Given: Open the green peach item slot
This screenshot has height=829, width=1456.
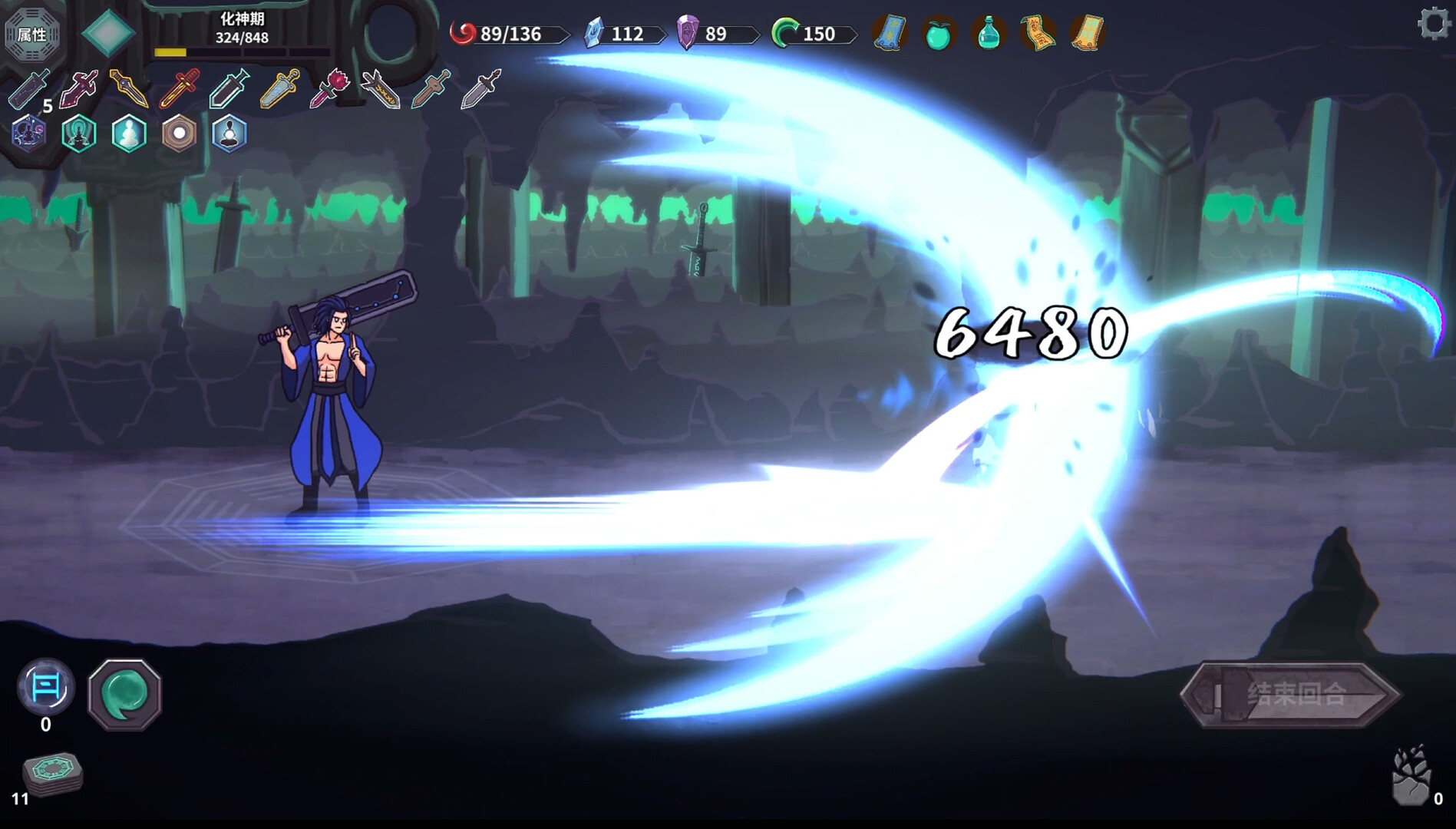Looking at the screenshot, I should tap(938, 34).
